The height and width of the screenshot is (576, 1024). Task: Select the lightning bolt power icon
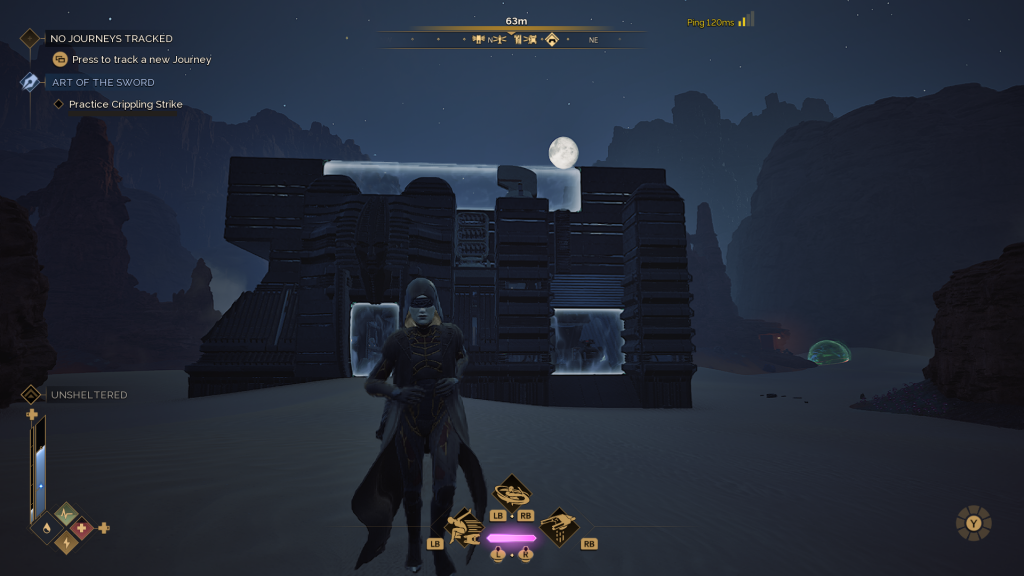[x=66, y=541]
